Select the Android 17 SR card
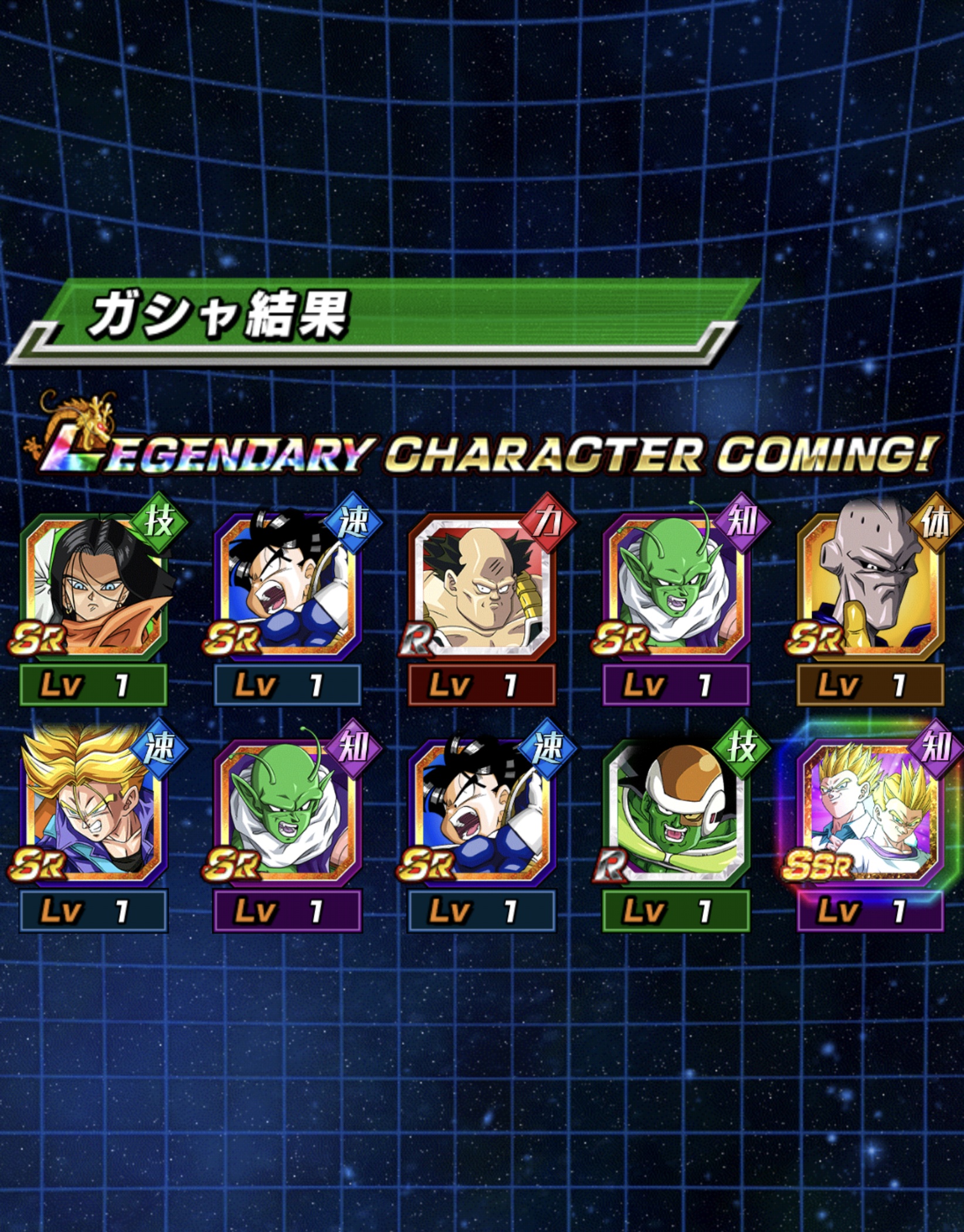 tap(94, 587)
